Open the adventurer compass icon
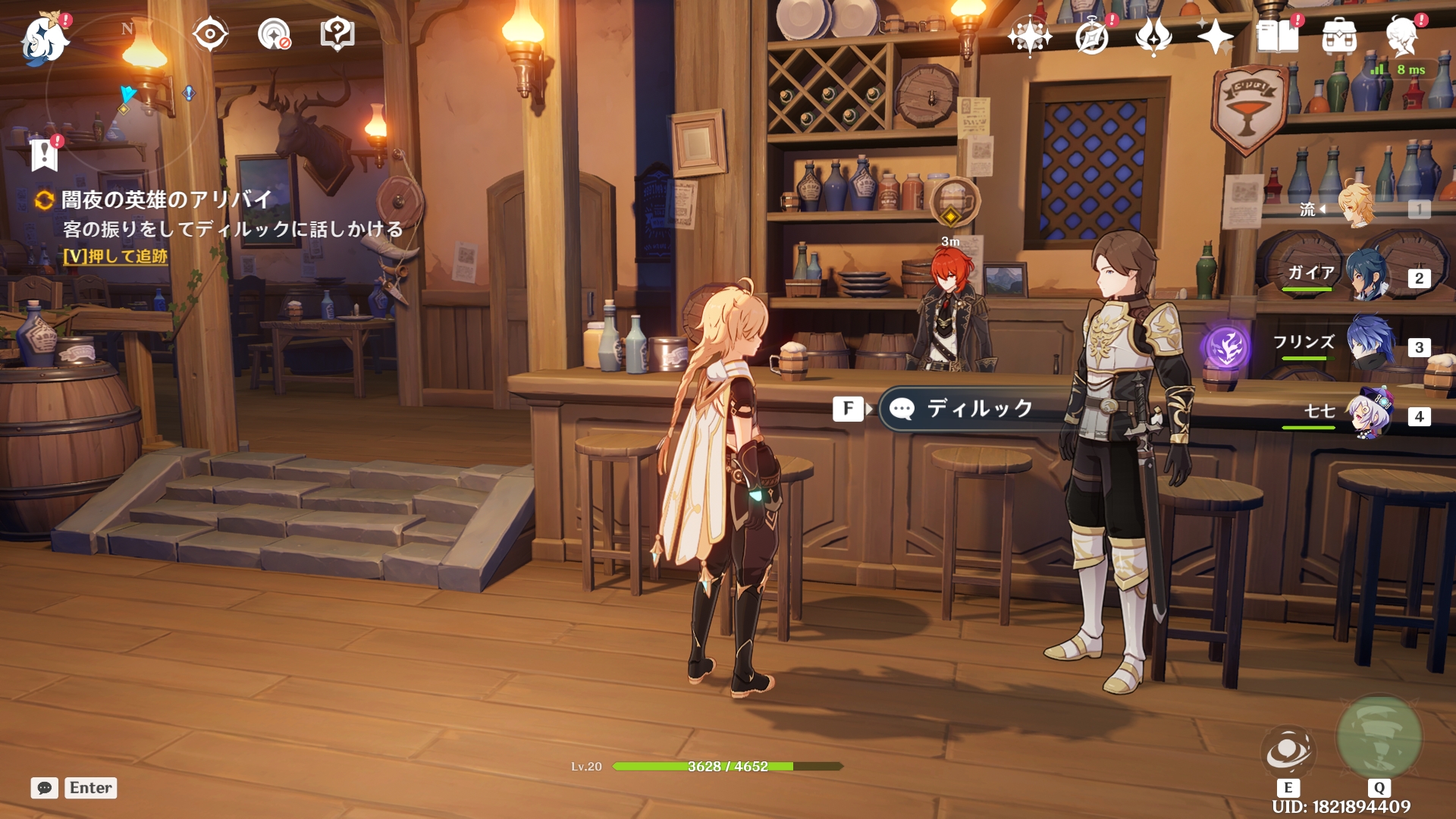1456x819 pixels. pyautogui.click(x=1092, y=36)
